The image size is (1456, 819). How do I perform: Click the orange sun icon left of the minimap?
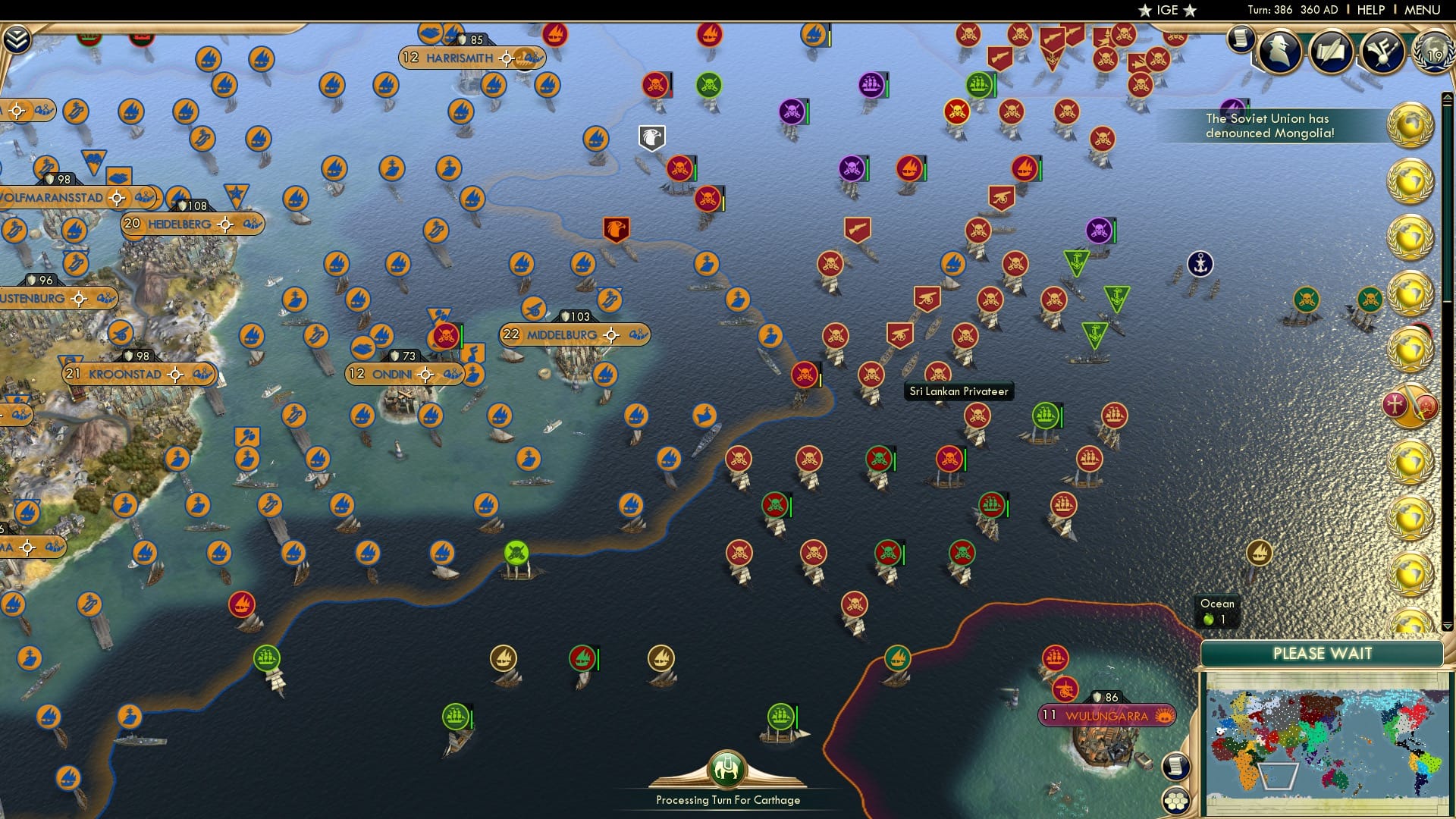1164,716
